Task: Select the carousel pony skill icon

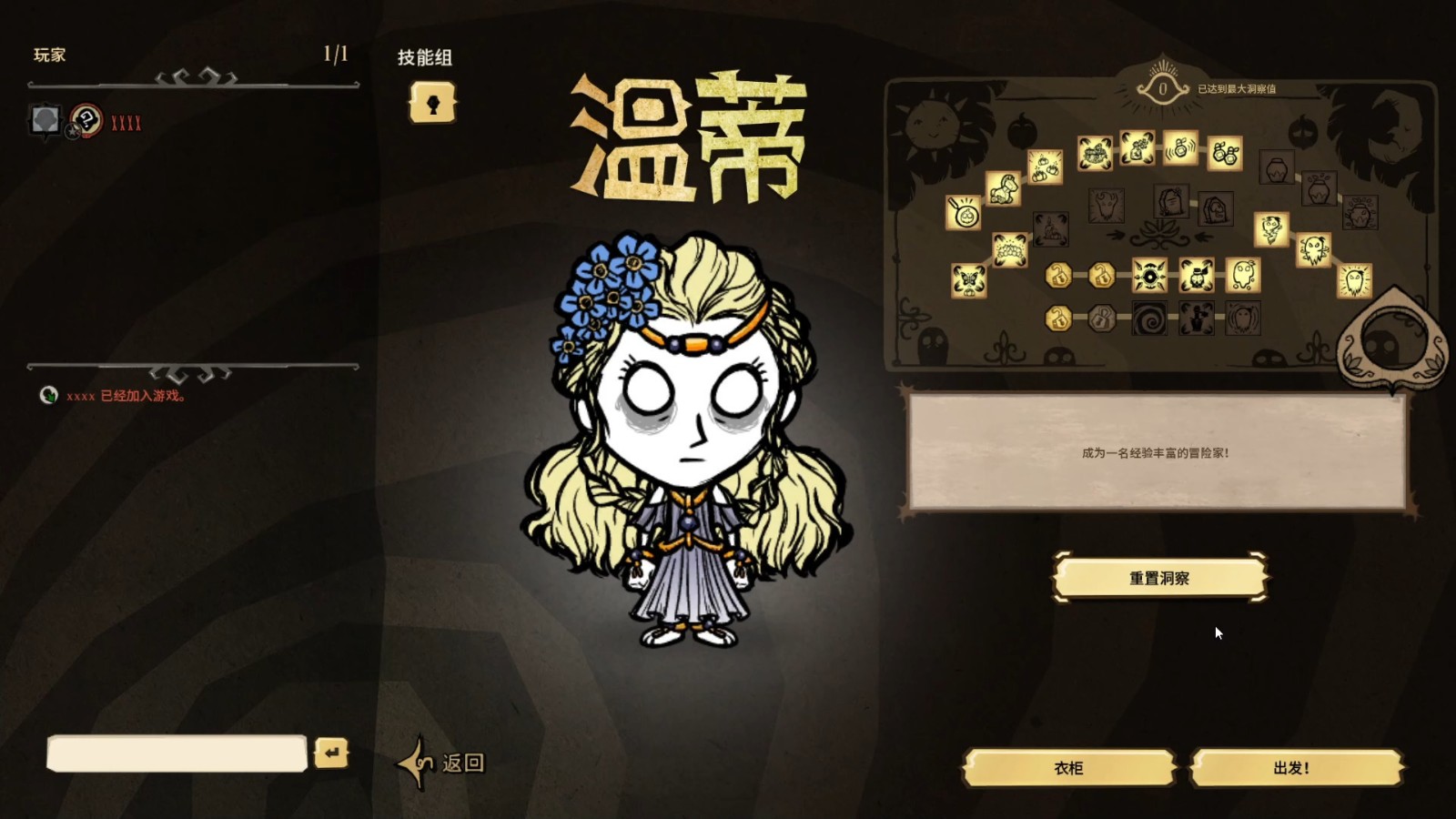Action: tap(1003, 191)
